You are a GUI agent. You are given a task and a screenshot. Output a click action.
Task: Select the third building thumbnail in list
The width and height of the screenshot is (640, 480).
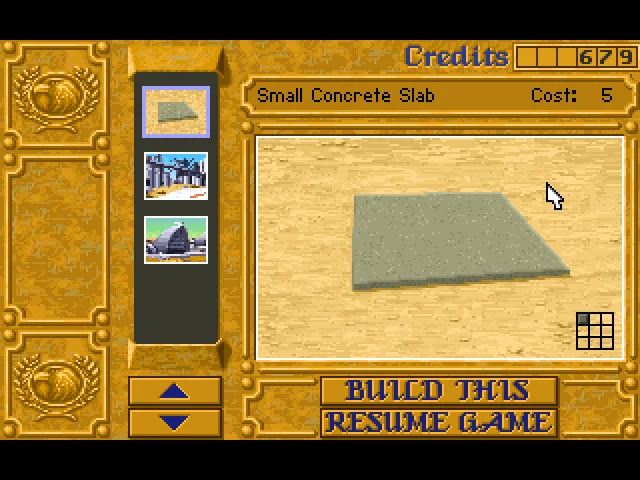pyautogui.click(x=176, y=240)
